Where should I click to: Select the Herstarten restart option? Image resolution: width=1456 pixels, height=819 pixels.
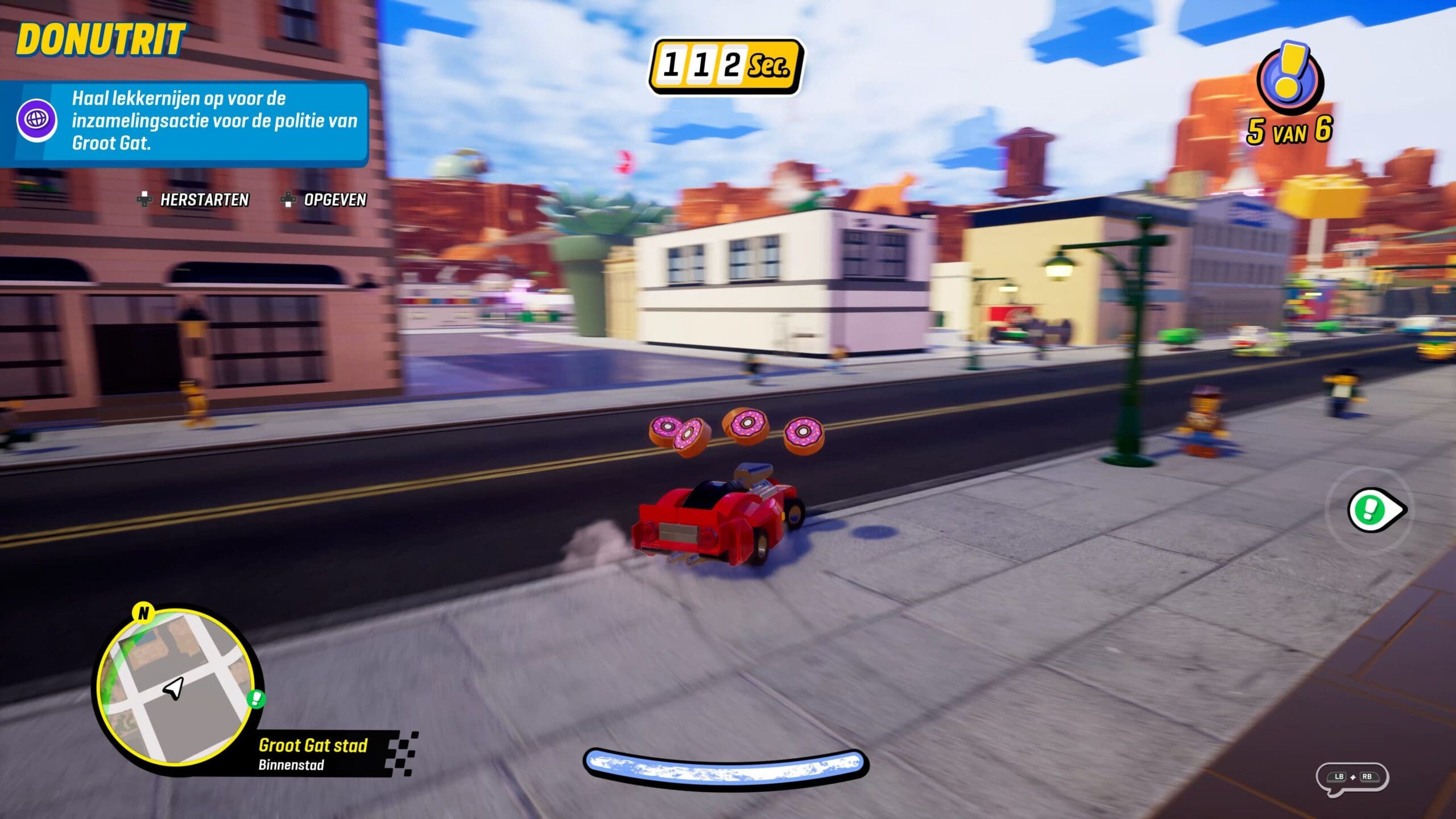[194, 200]
